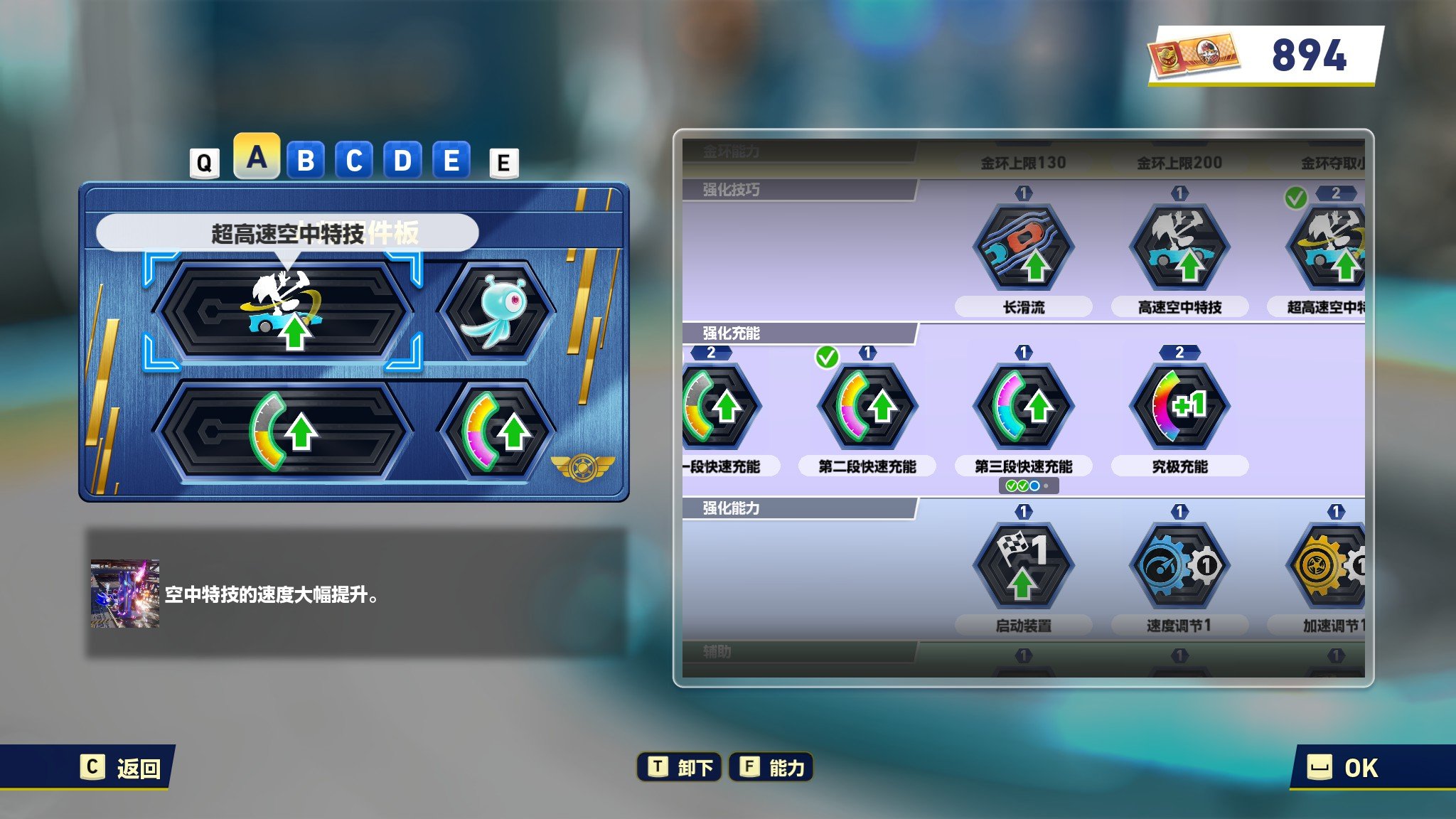Screen dimensions: 1456x819
Task: Select the equipped air trick speed gadget slot
Action: click(x=284, y=311)
